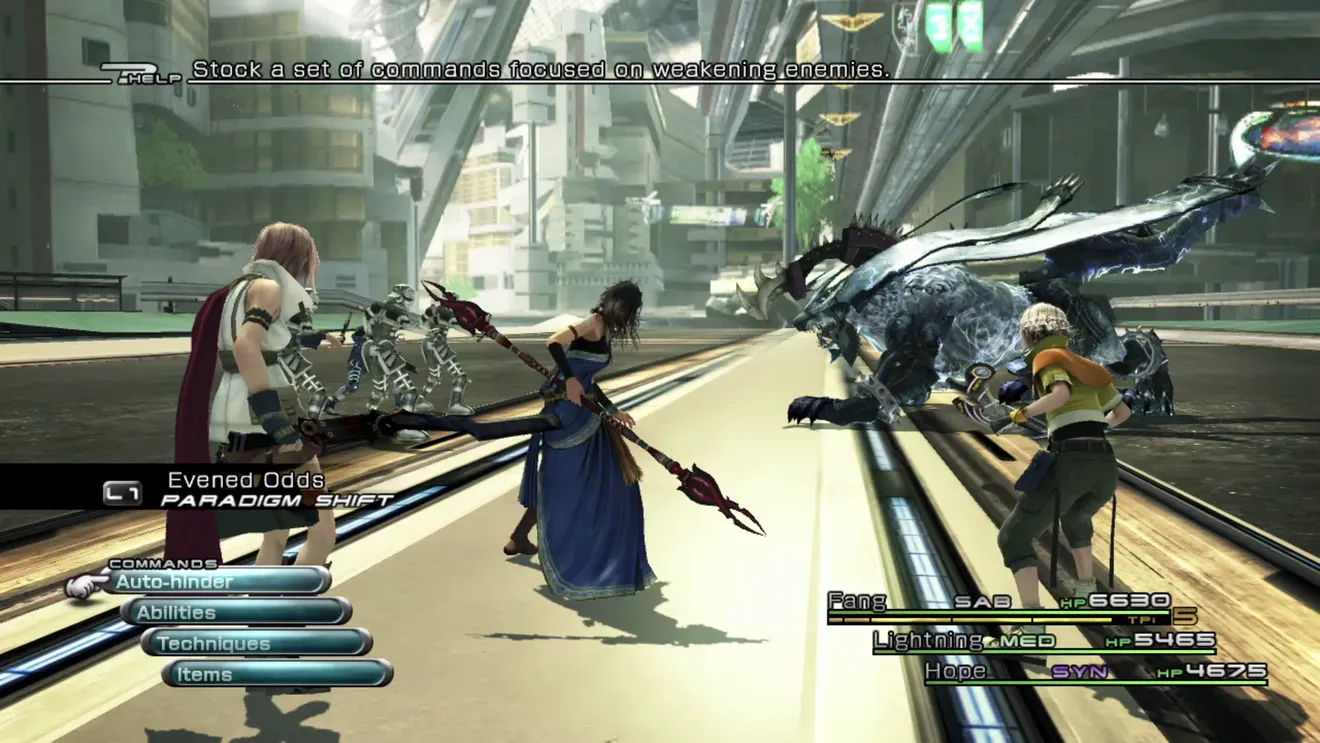Viewport: 1320px width, 743px height.
Task: Choose the Techniques command
Action: [x=257, y=643]
